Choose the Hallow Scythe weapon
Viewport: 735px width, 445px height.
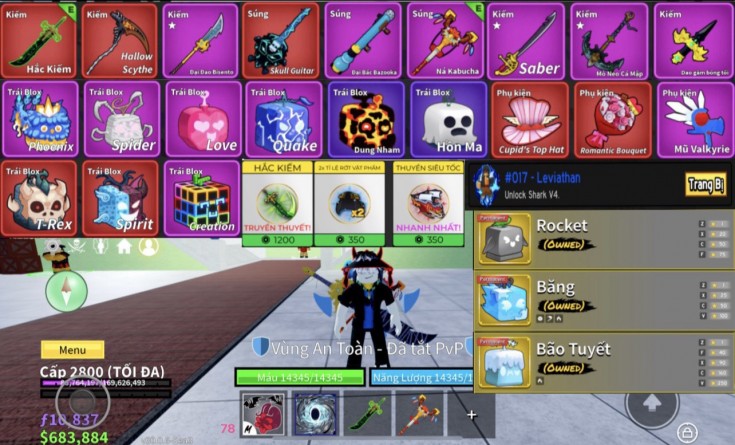(120, 40)
